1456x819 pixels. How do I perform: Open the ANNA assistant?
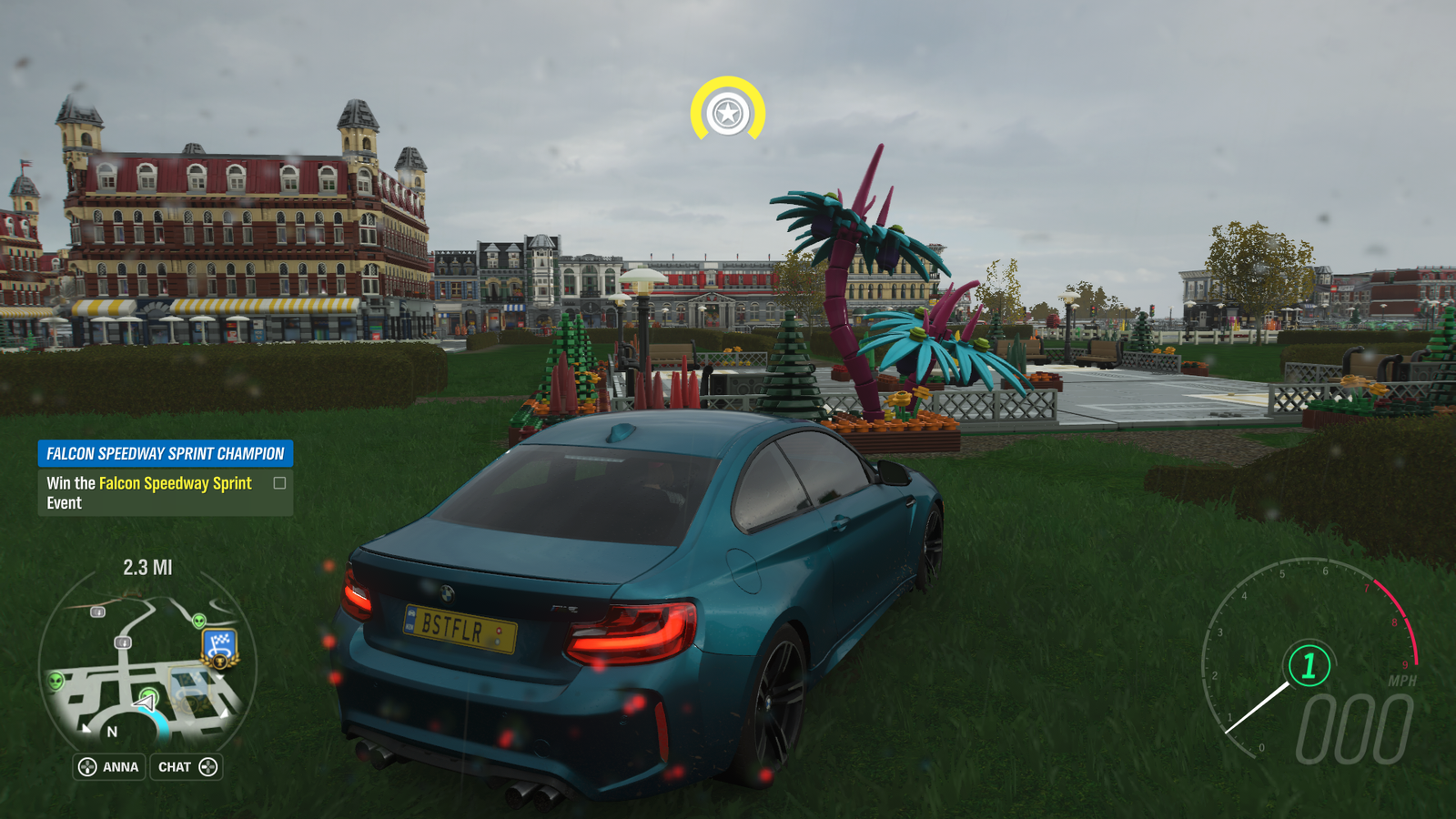(x=109, y=767)
